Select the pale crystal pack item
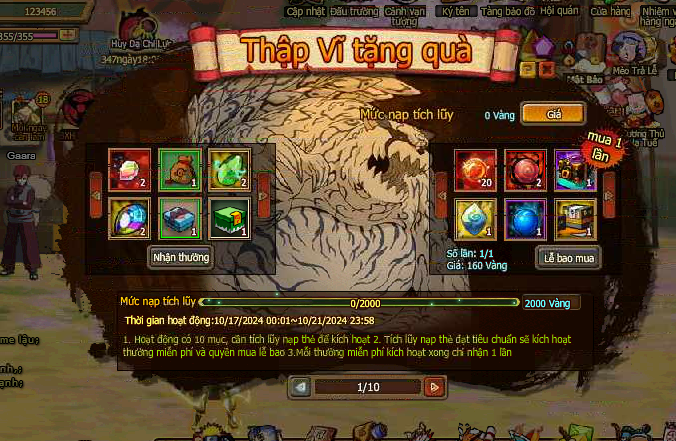 (472, 218)
